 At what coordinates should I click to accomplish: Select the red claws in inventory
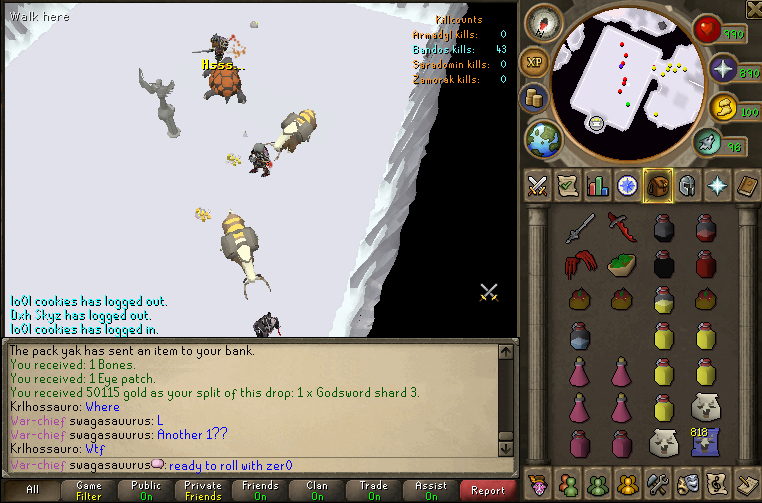click(581, 265)
